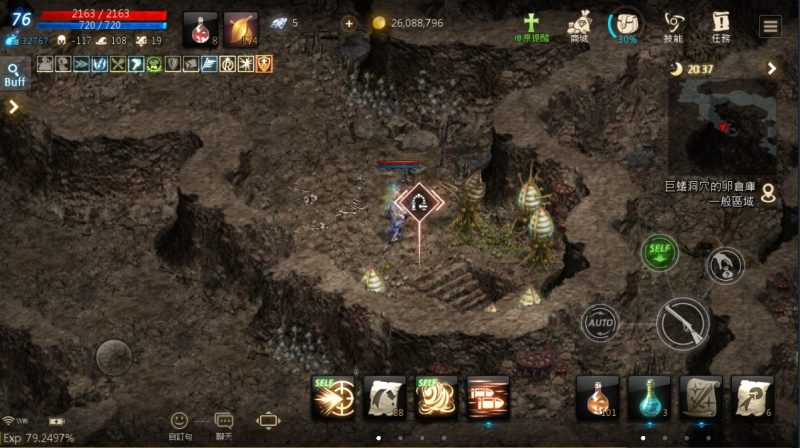The image size is (800, 448).
Task: Open the hamburger main menu
Action: tap(769, 27)
